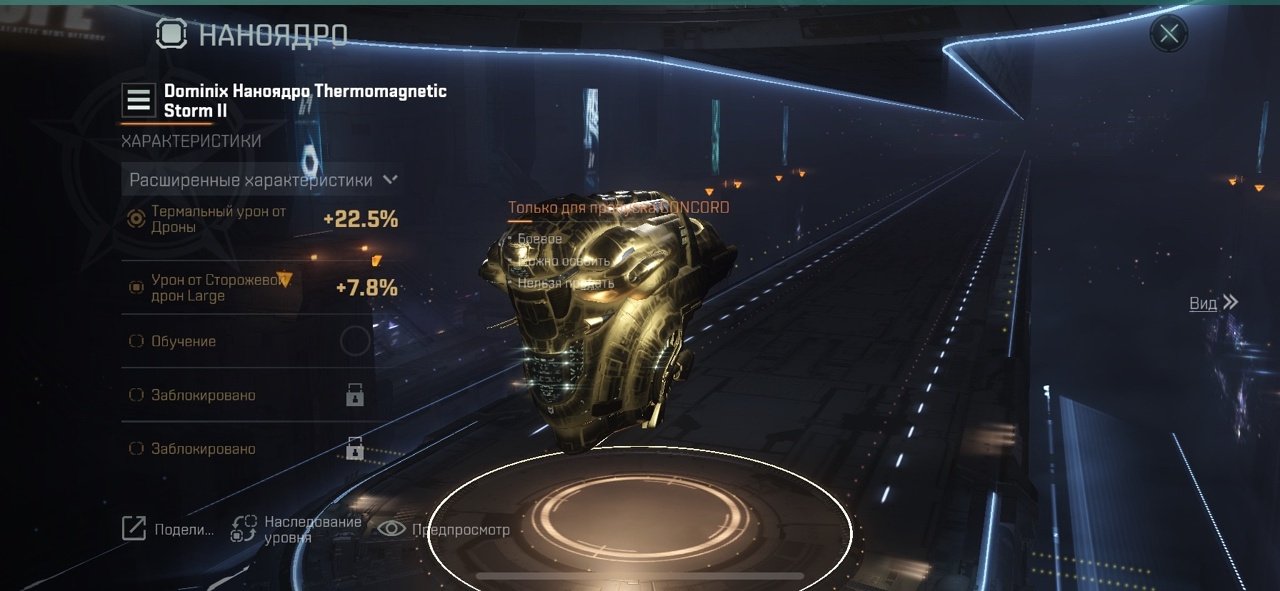Expand the Расширенные характеристики dropdown

click(x=263, y=180)
